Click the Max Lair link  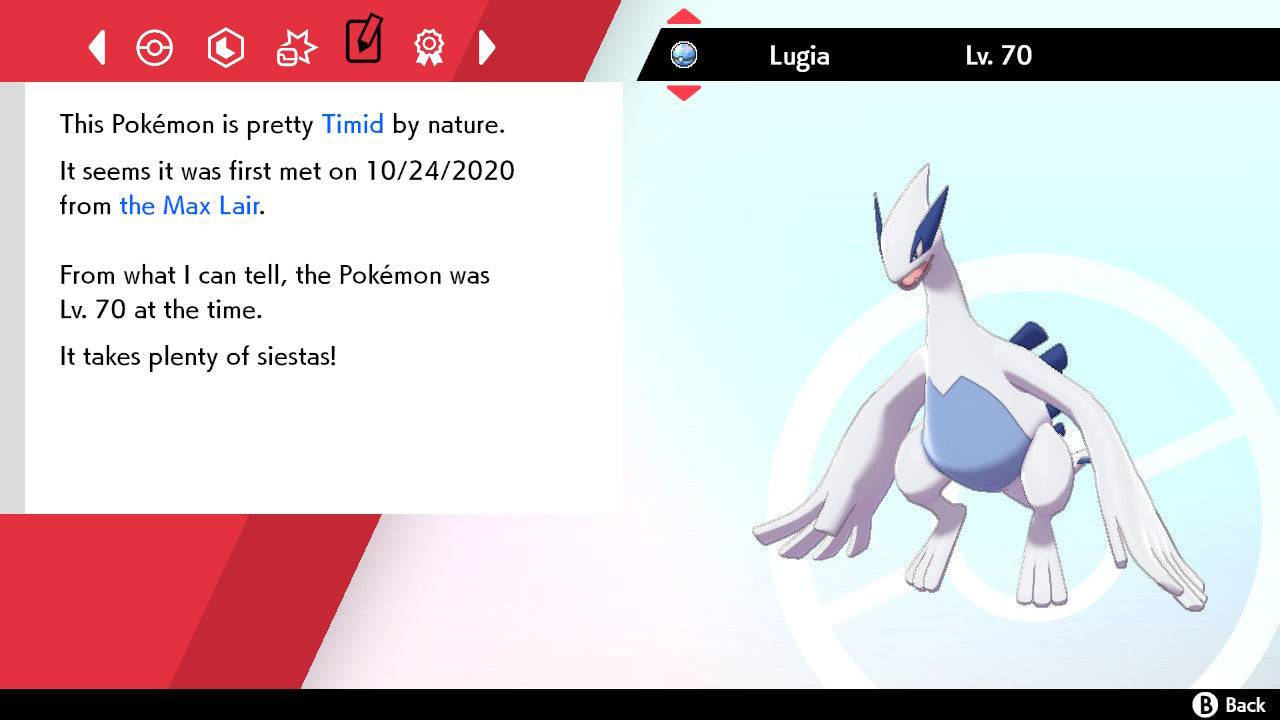pyautogui.click(x=188, y=206)
